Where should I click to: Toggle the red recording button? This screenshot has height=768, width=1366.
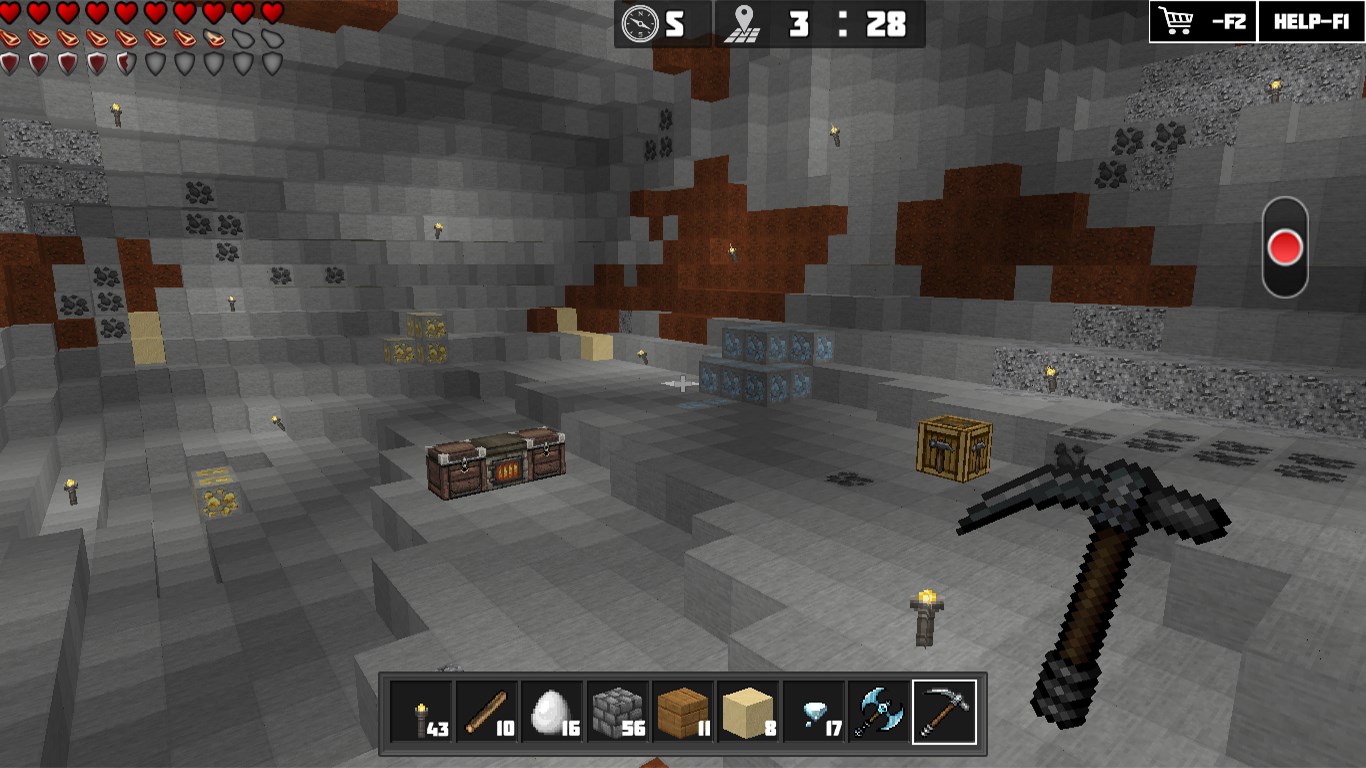(x=1285, y=244)
